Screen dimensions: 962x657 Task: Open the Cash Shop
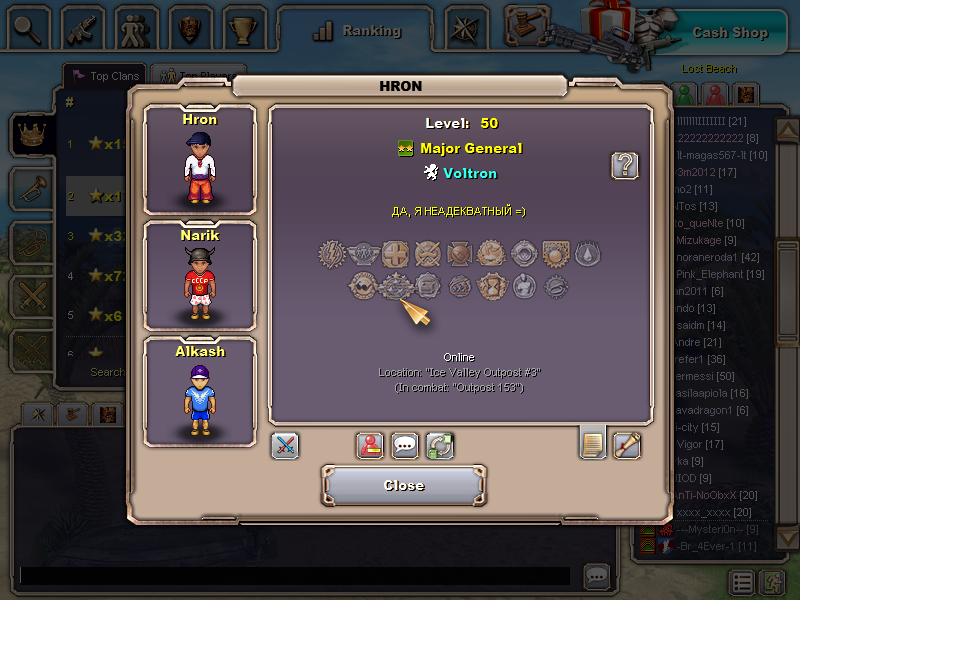coord(729,32)
